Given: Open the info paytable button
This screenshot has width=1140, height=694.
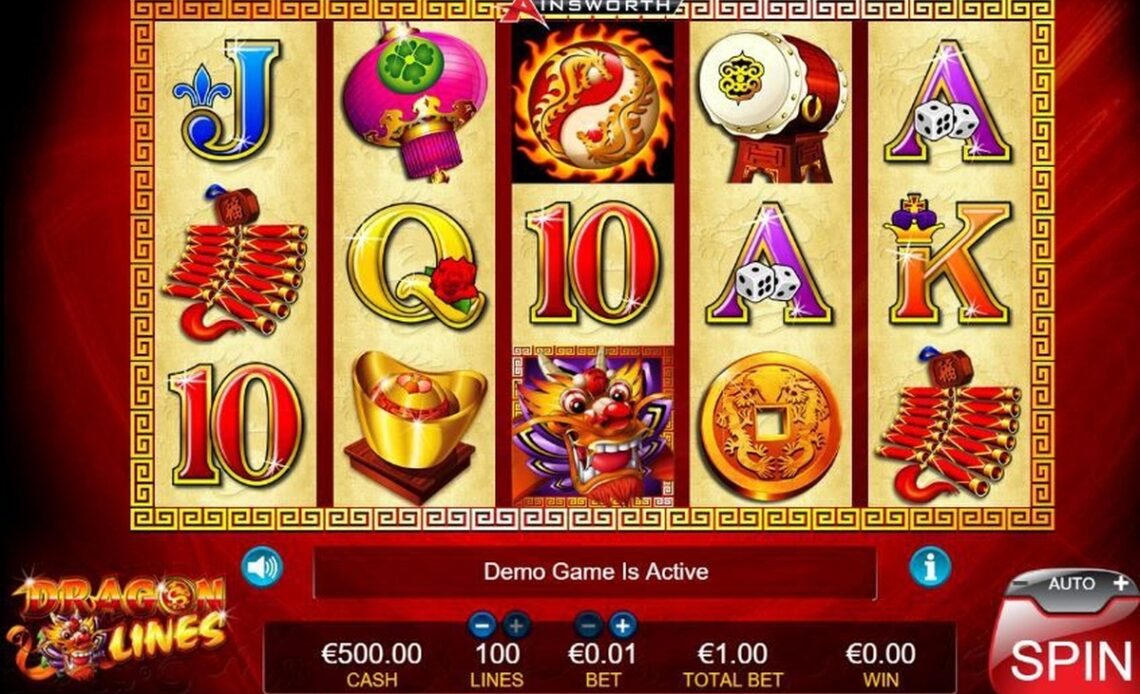Looking at the screenshot, I should pos(929,568).
